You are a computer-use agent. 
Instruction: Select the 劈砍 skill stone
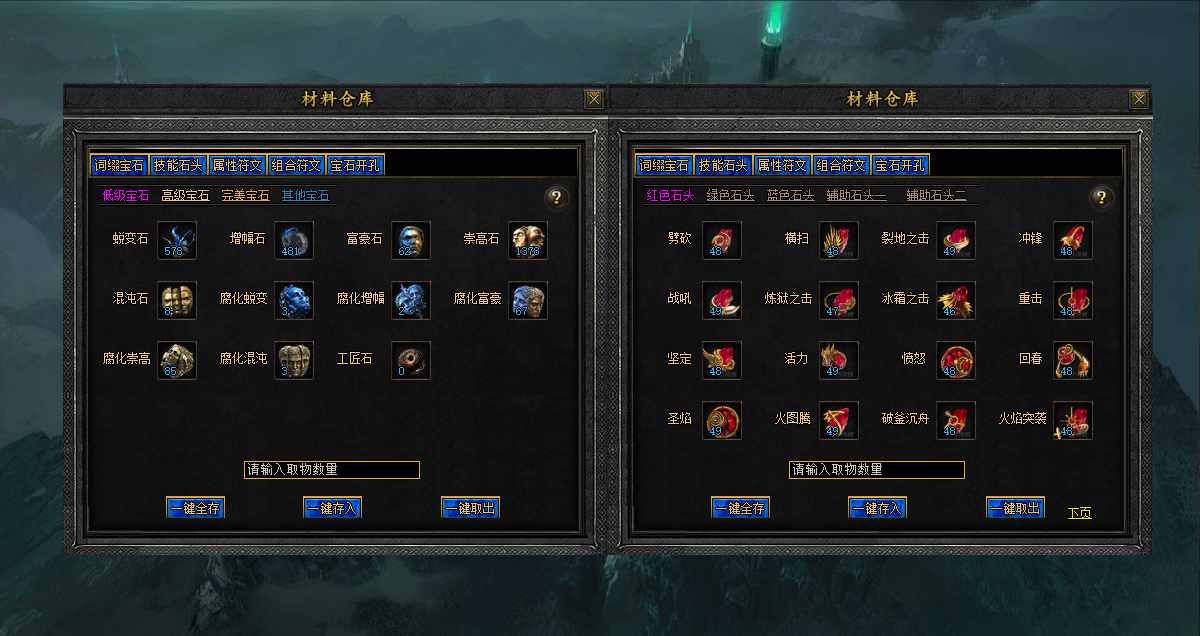722,241
